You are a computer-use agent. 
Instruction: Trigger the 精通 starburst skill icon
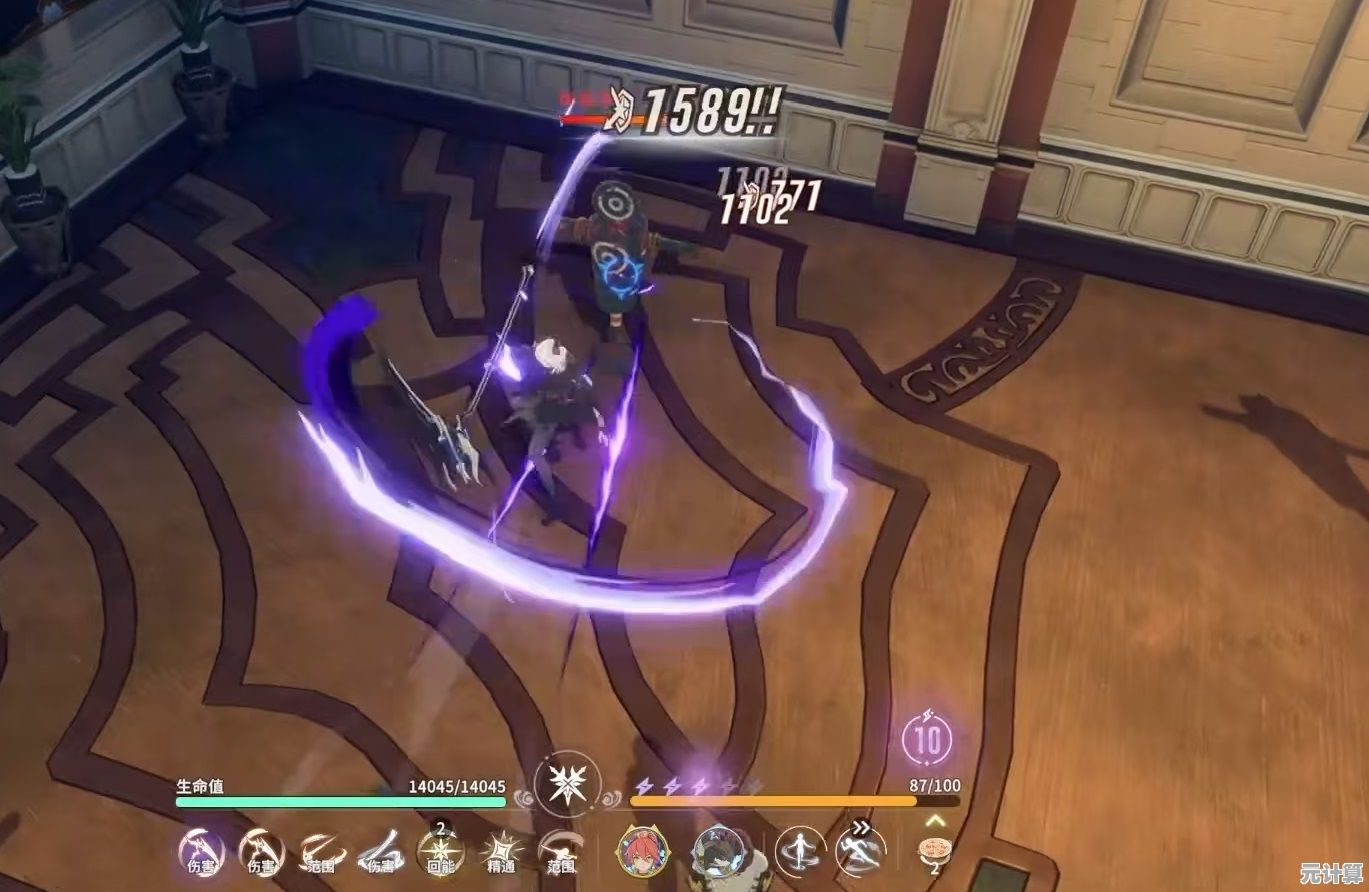(x=500, y=852)
